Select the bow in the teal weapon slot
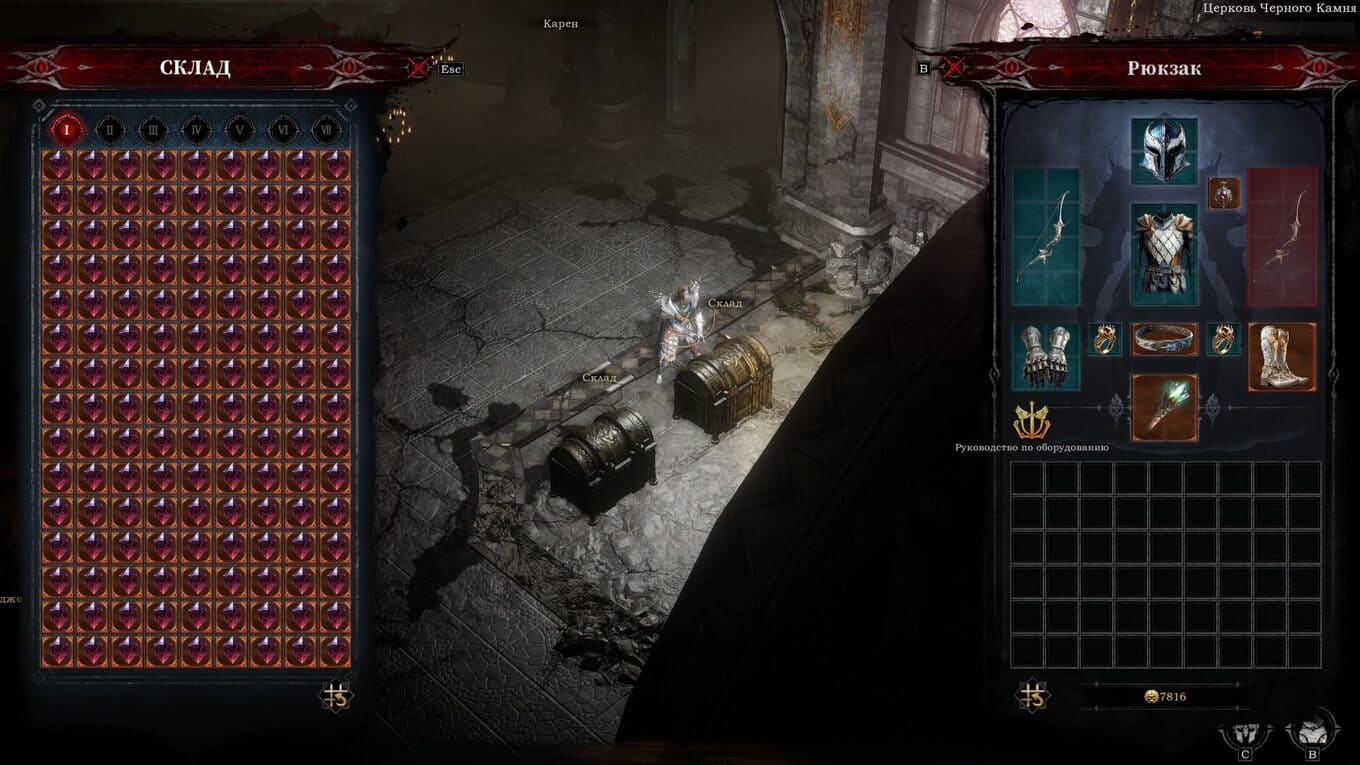This screenshot has width=1360, height=765. (x=1045, y=237)
